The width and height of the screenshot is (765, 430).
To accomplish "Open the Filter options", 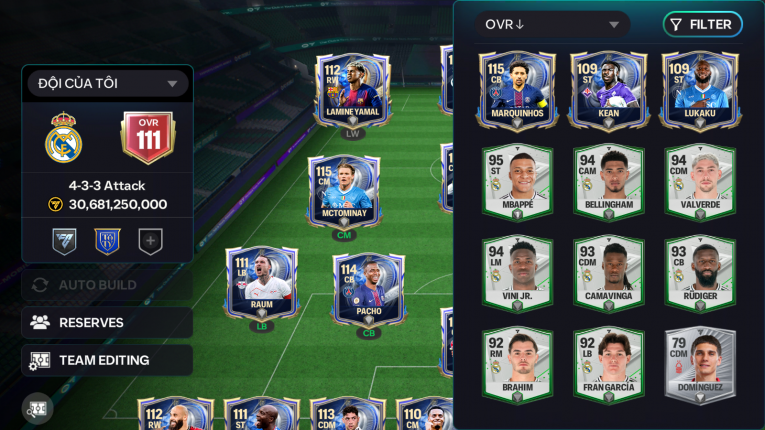I will (x=702, y=25).
